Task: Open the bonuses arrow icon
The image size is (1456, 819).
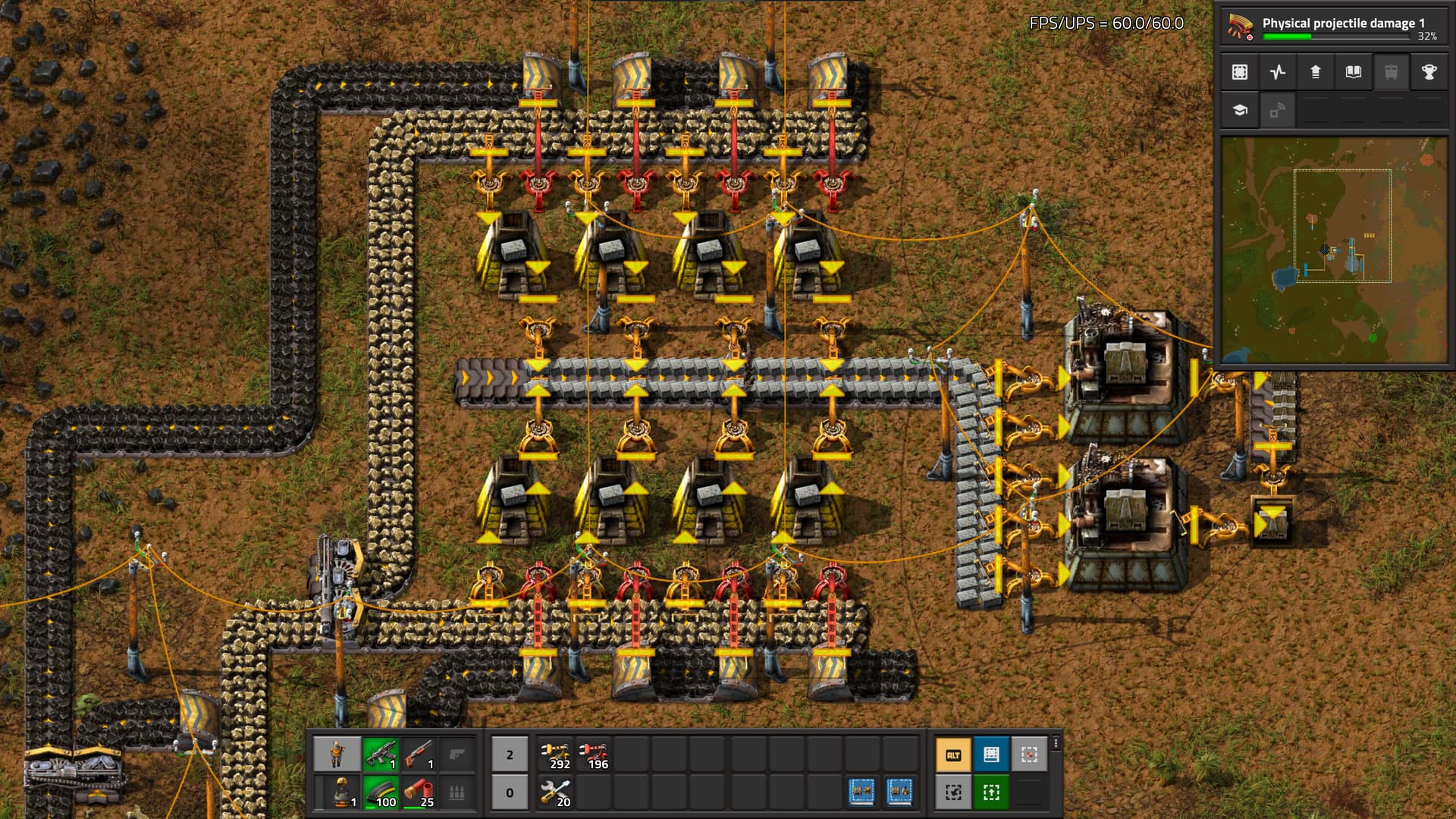Action: point(1316,72)
